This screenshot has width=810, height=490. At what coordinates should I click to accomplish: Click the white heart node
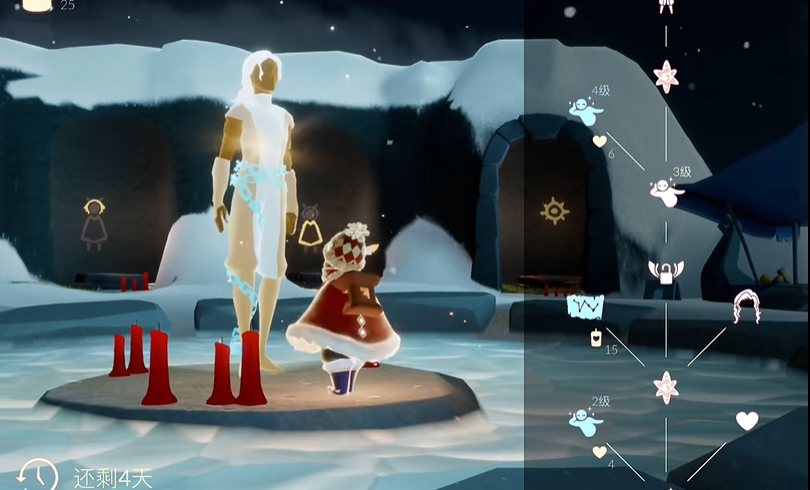pos(746,421)
